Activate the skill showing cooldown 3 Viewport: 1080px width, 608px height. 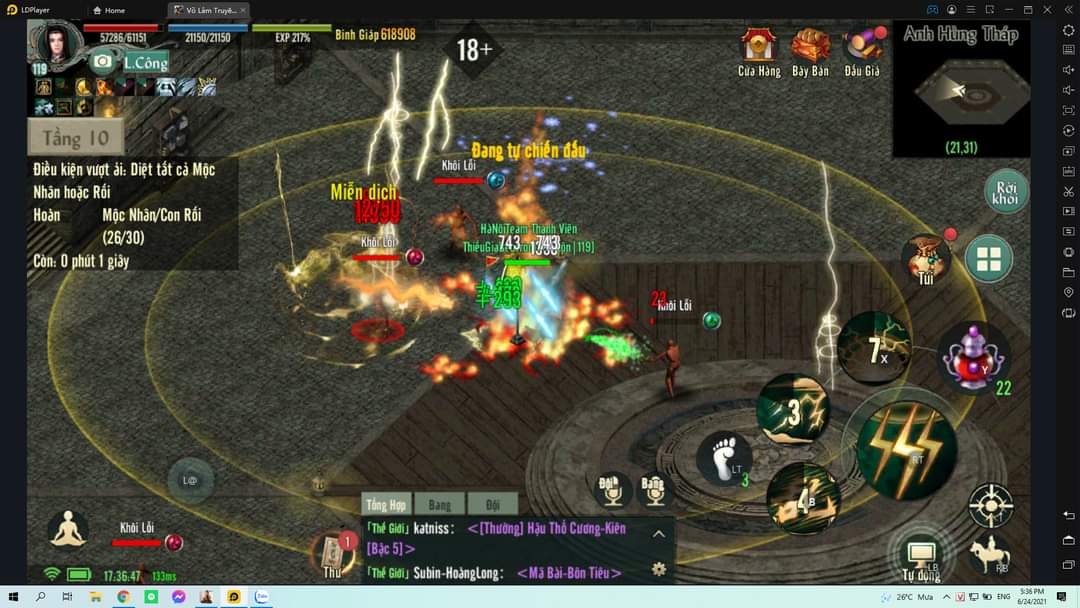[x=793, y=410]
